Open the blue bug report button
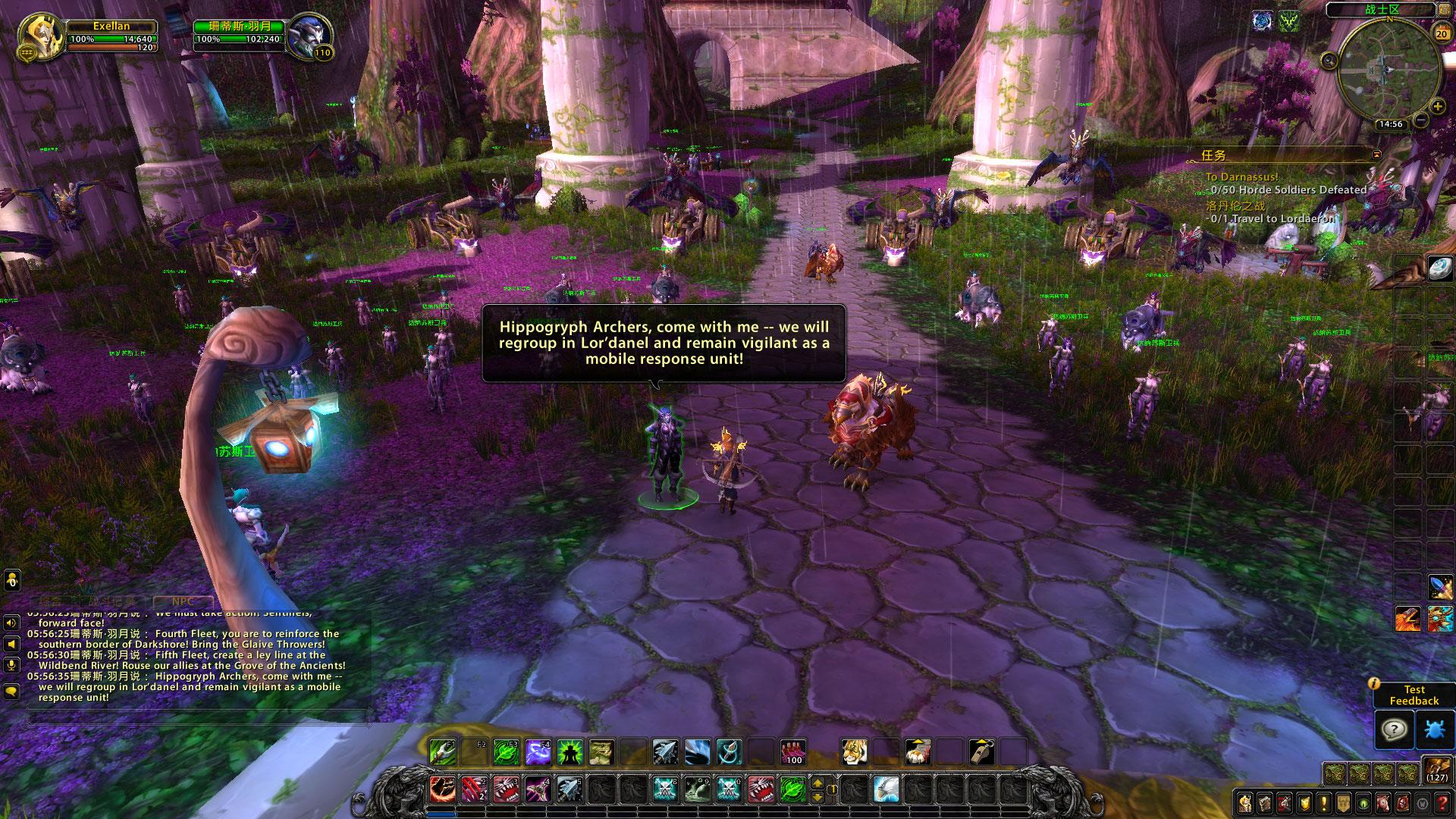Image resolution: width=1456 pixels, height=819 pixels. [x=1435, y=730]
